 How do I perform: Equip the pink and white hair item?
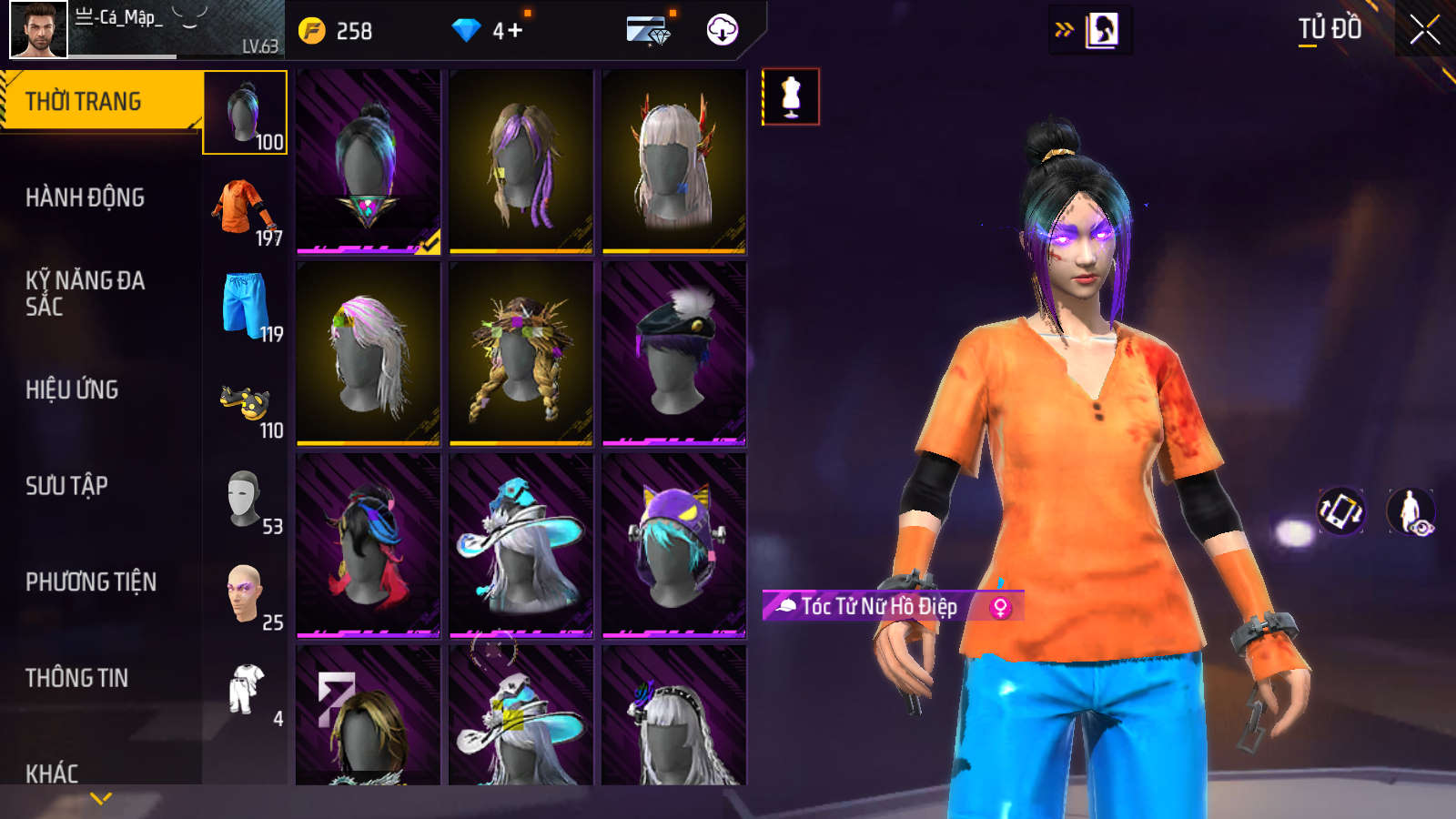click(x=369, y=354)
